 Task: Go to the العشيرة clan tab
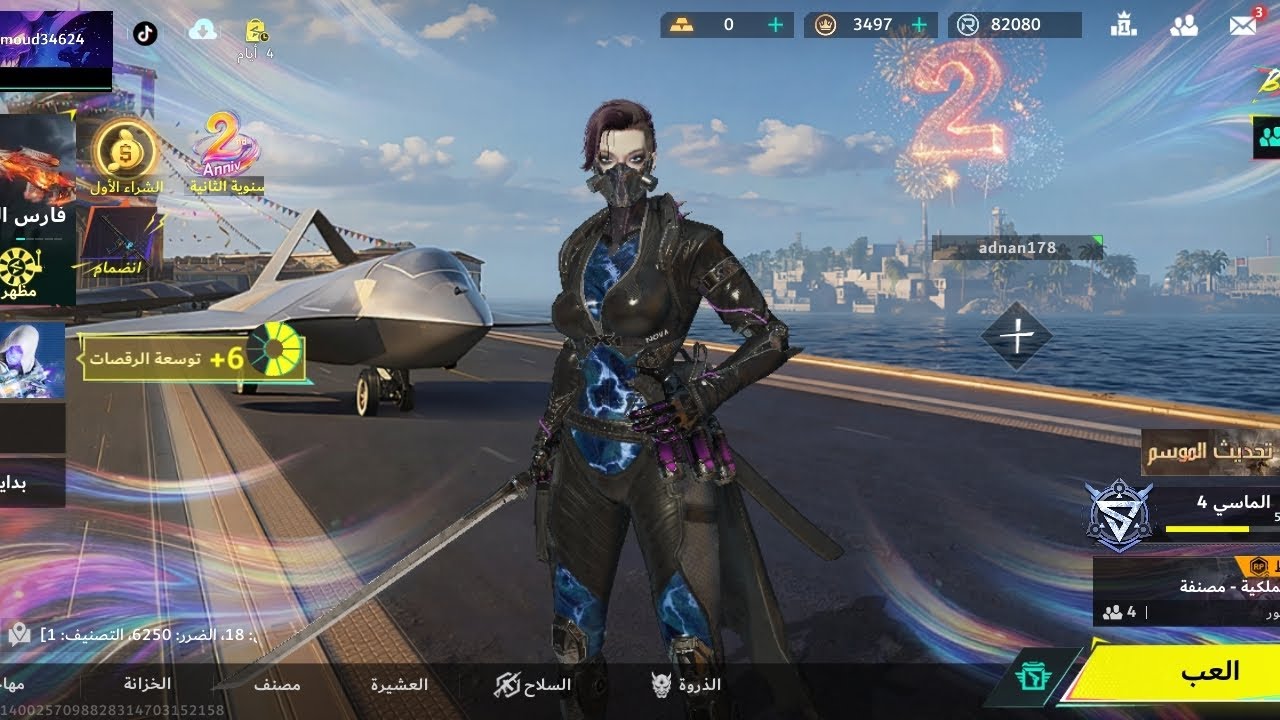[399, 685]
